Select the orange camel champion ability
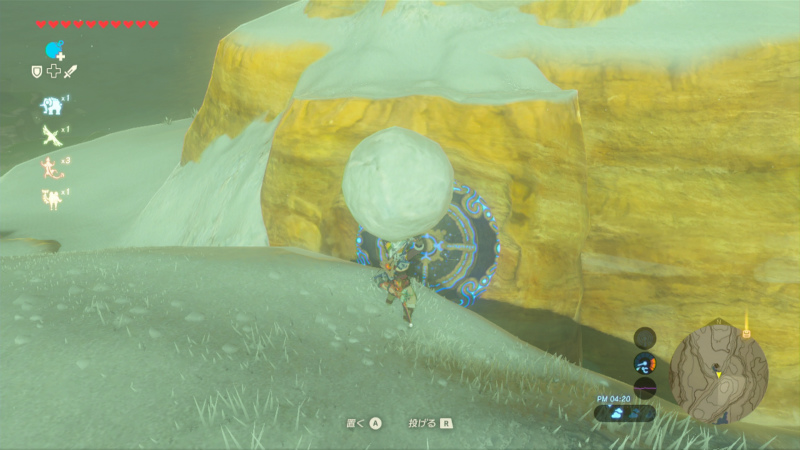The height and width of the screenshot is (450, 800). [x=50, y=200]
